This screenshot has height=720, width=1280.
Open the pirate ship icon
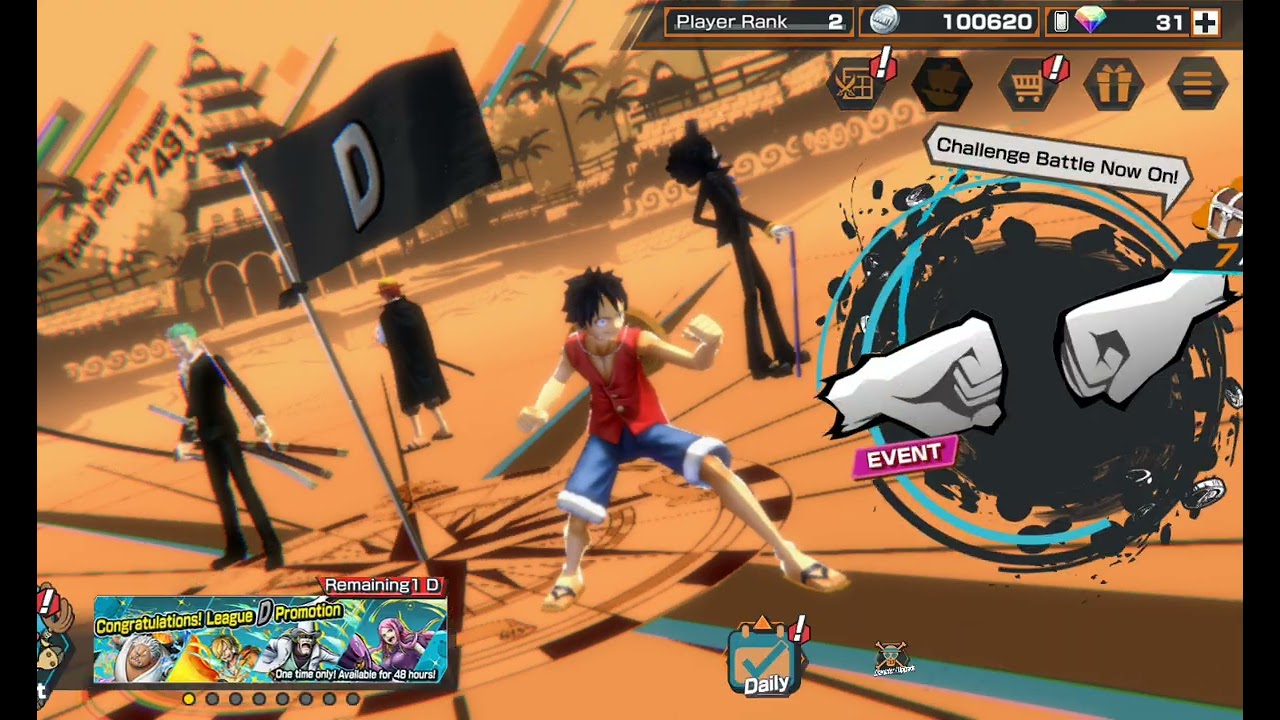[942, 84]
